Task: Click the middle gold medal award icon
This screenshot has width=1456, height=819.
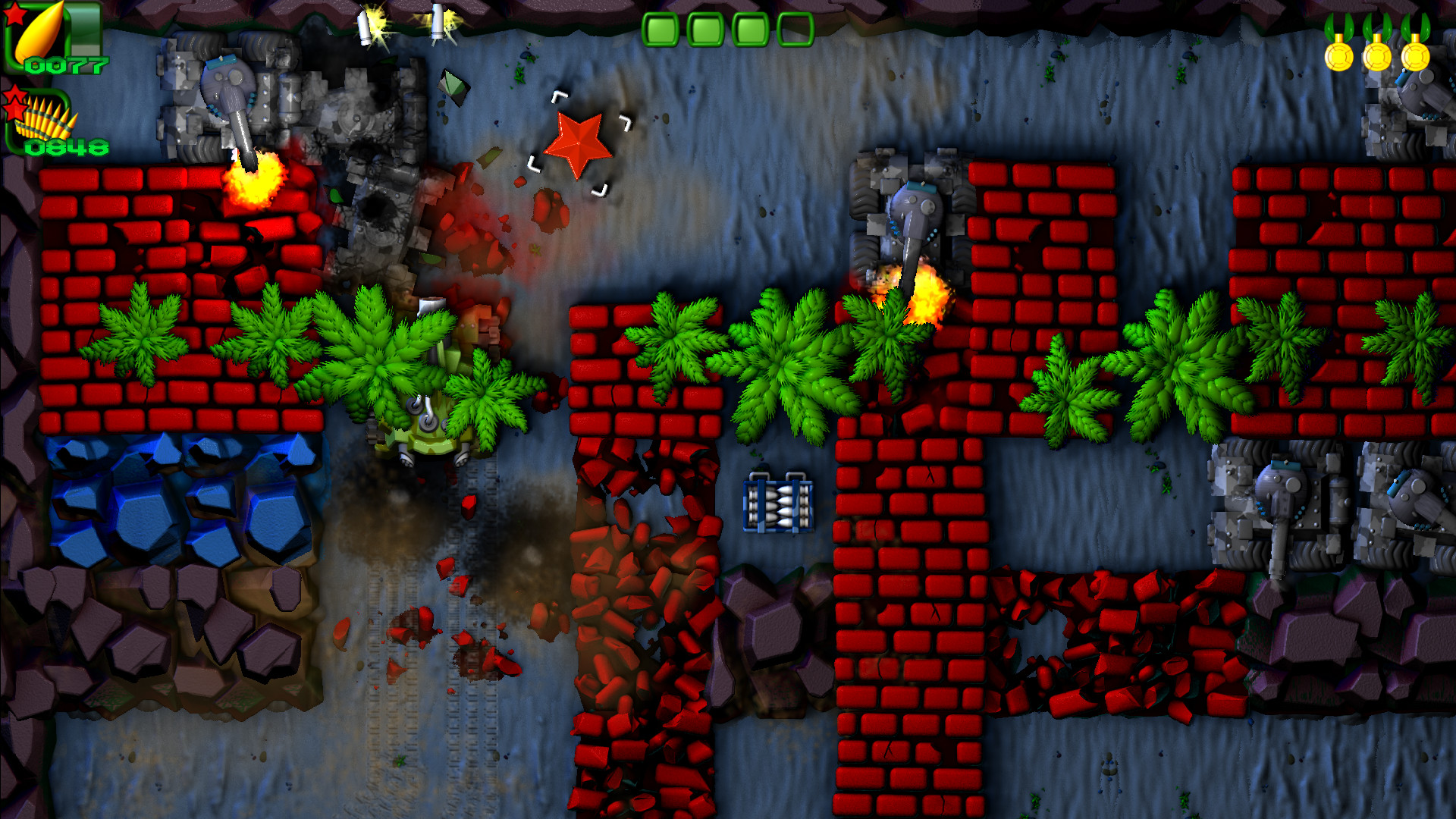Action: (x=1376, y=57)
